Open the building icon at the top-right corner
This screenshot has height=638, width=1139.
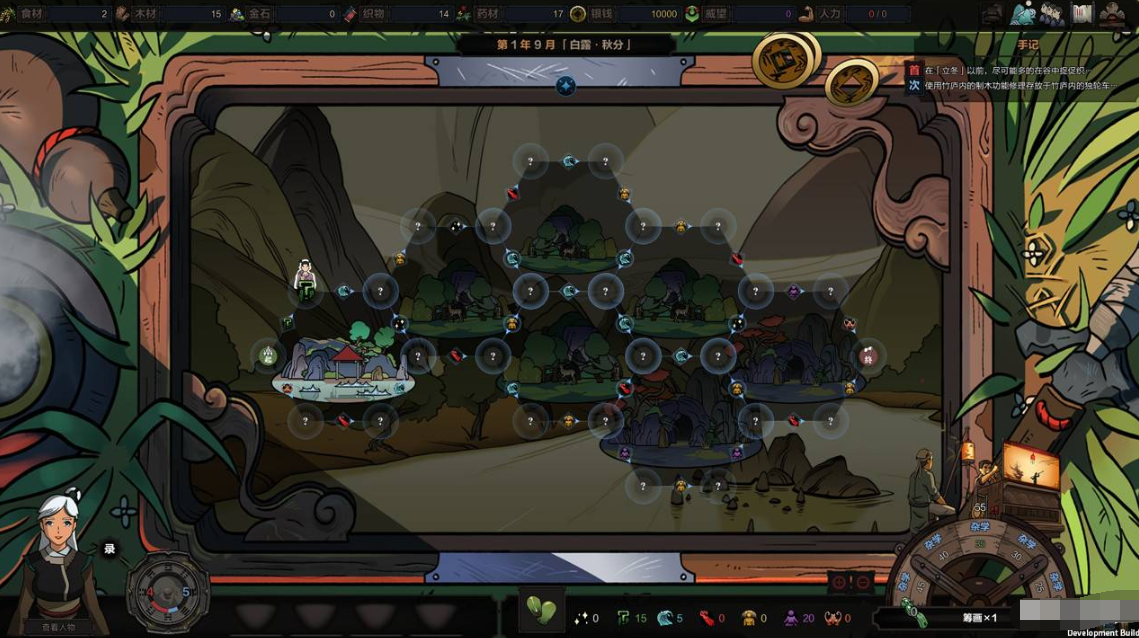[1111, 14]
